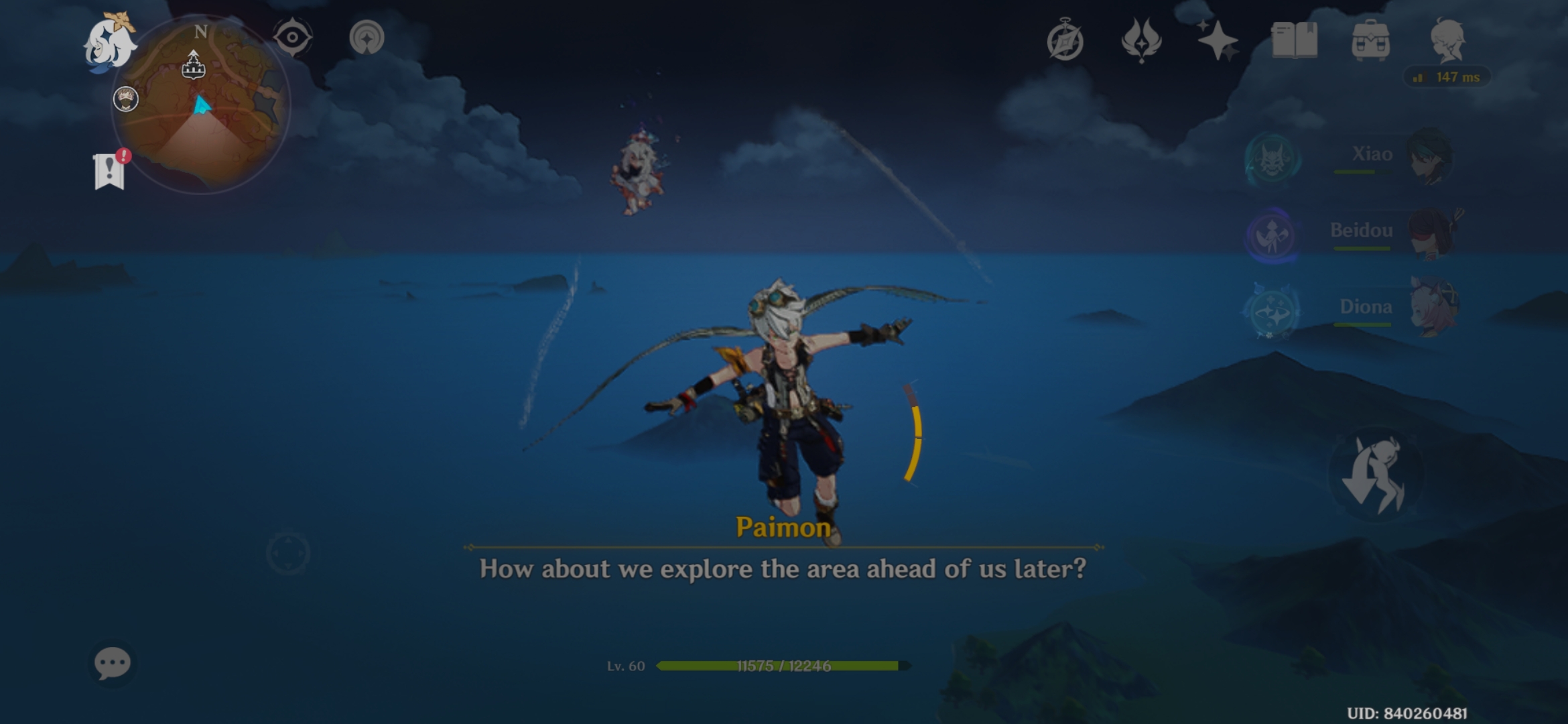Open the Wish menu star icon

click(x=1218, y=40)
